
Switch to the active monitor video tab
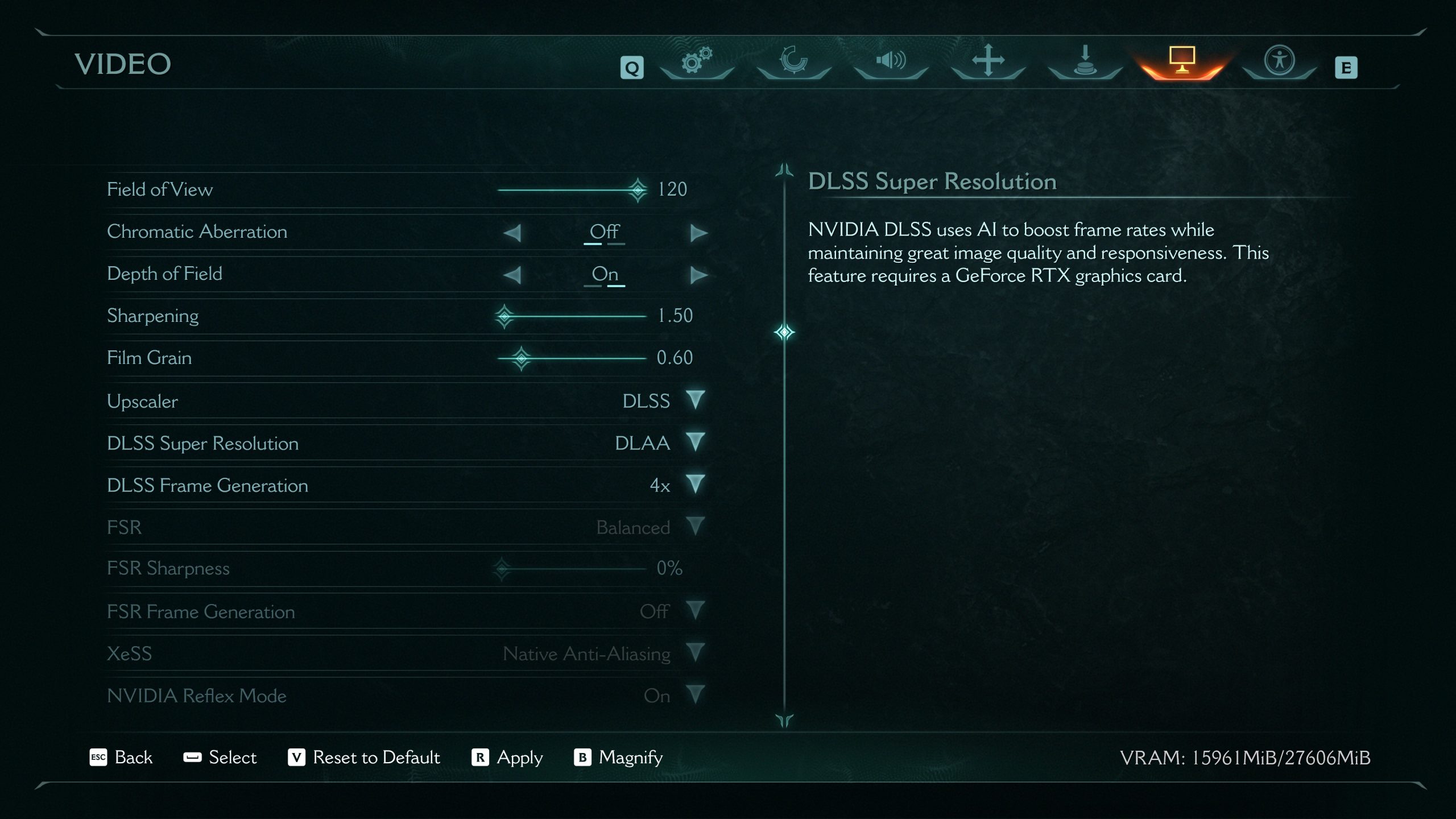[1182, 60]
